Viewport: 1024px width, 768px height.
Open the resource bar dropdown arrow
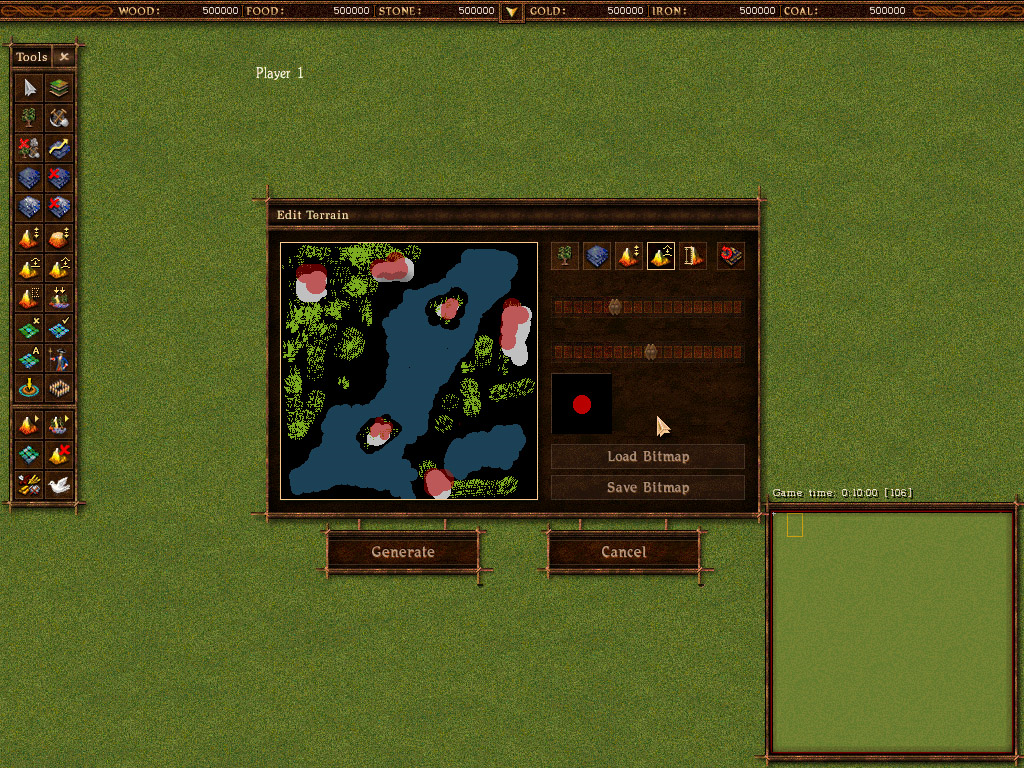(x=511, y=11)
